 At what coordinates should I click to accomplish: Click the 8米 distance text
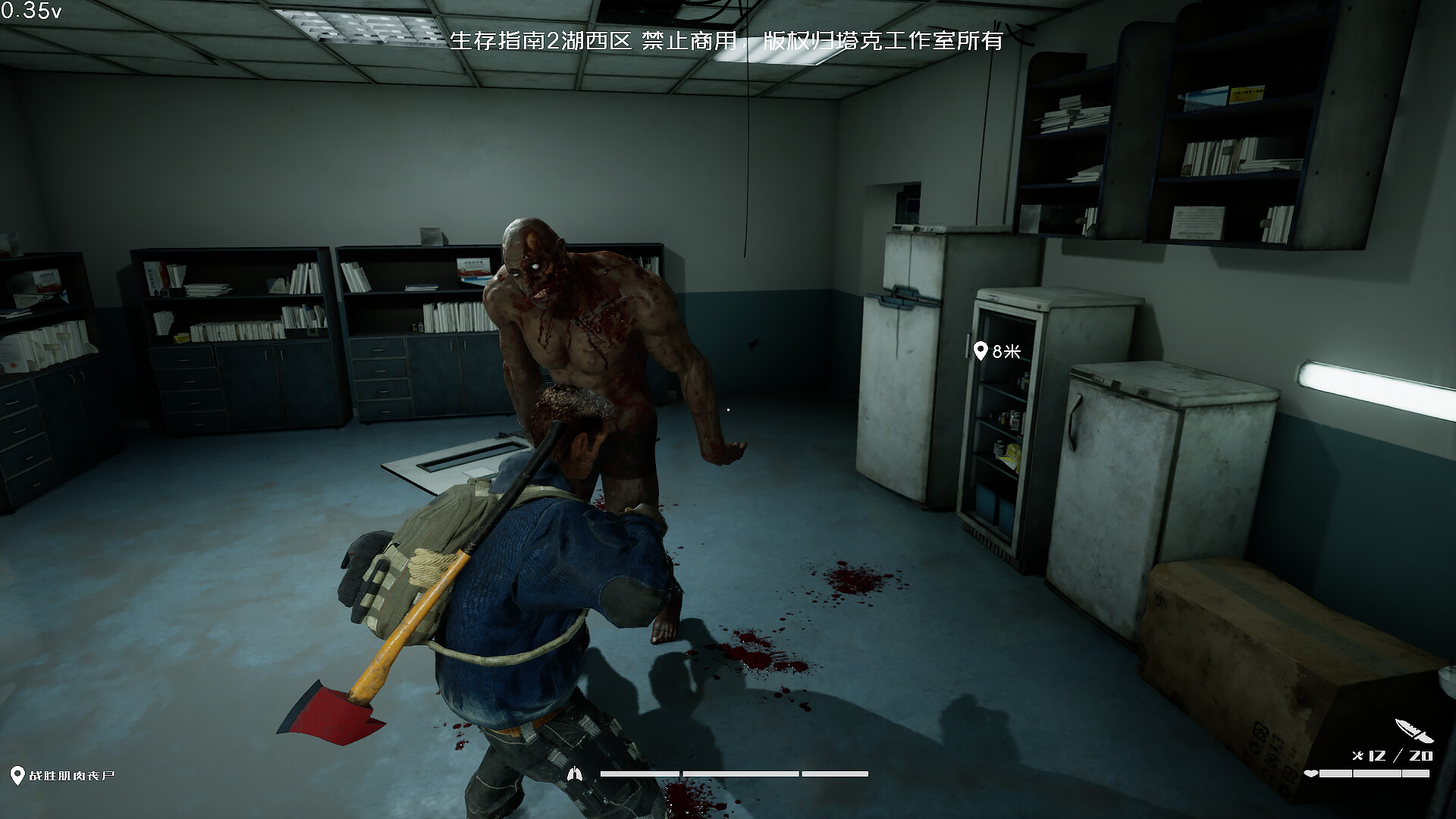(x=1006, y=350)
